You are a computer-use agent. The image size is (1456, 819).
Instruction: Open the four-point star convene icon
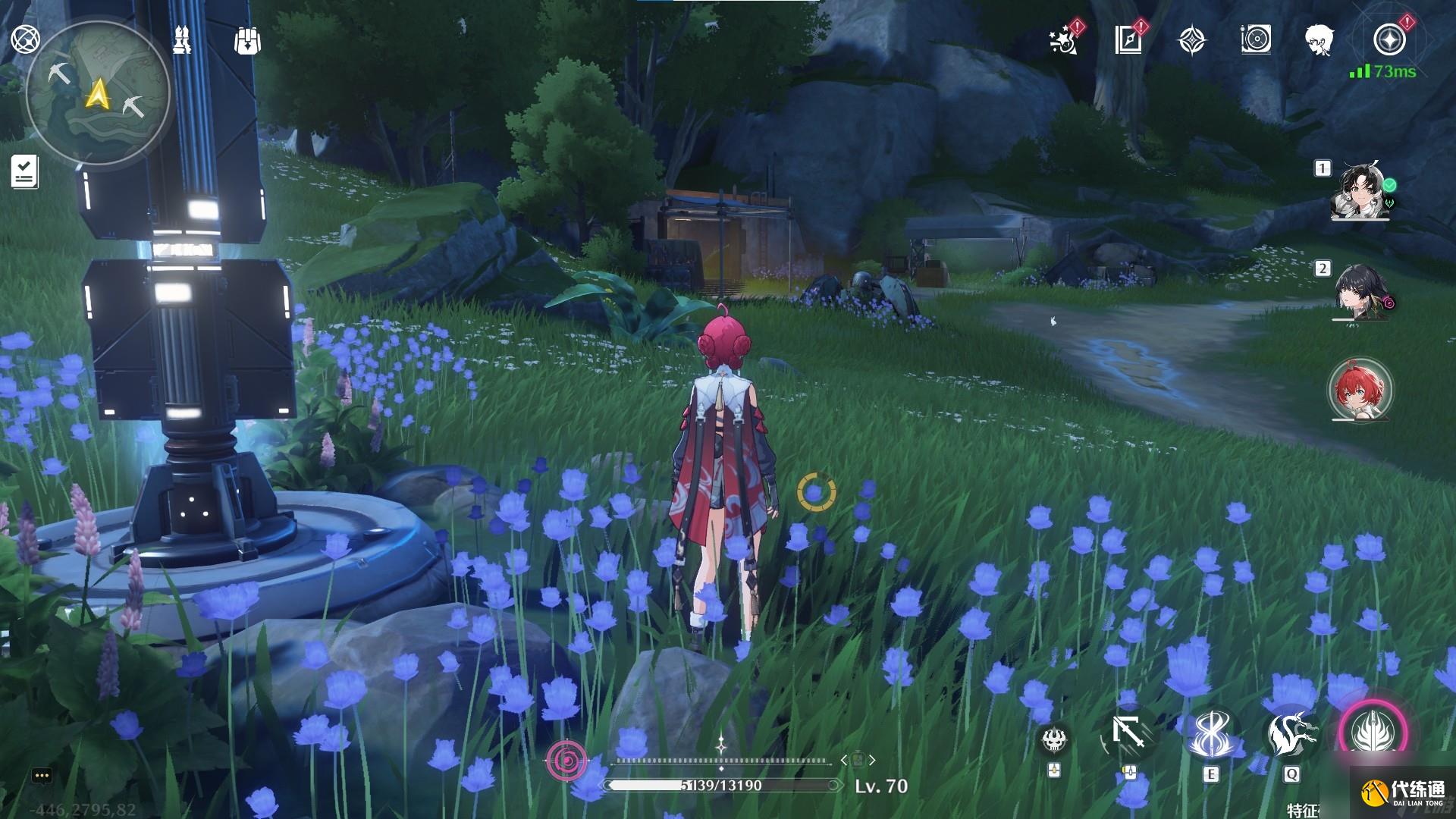click(1192, 40)
